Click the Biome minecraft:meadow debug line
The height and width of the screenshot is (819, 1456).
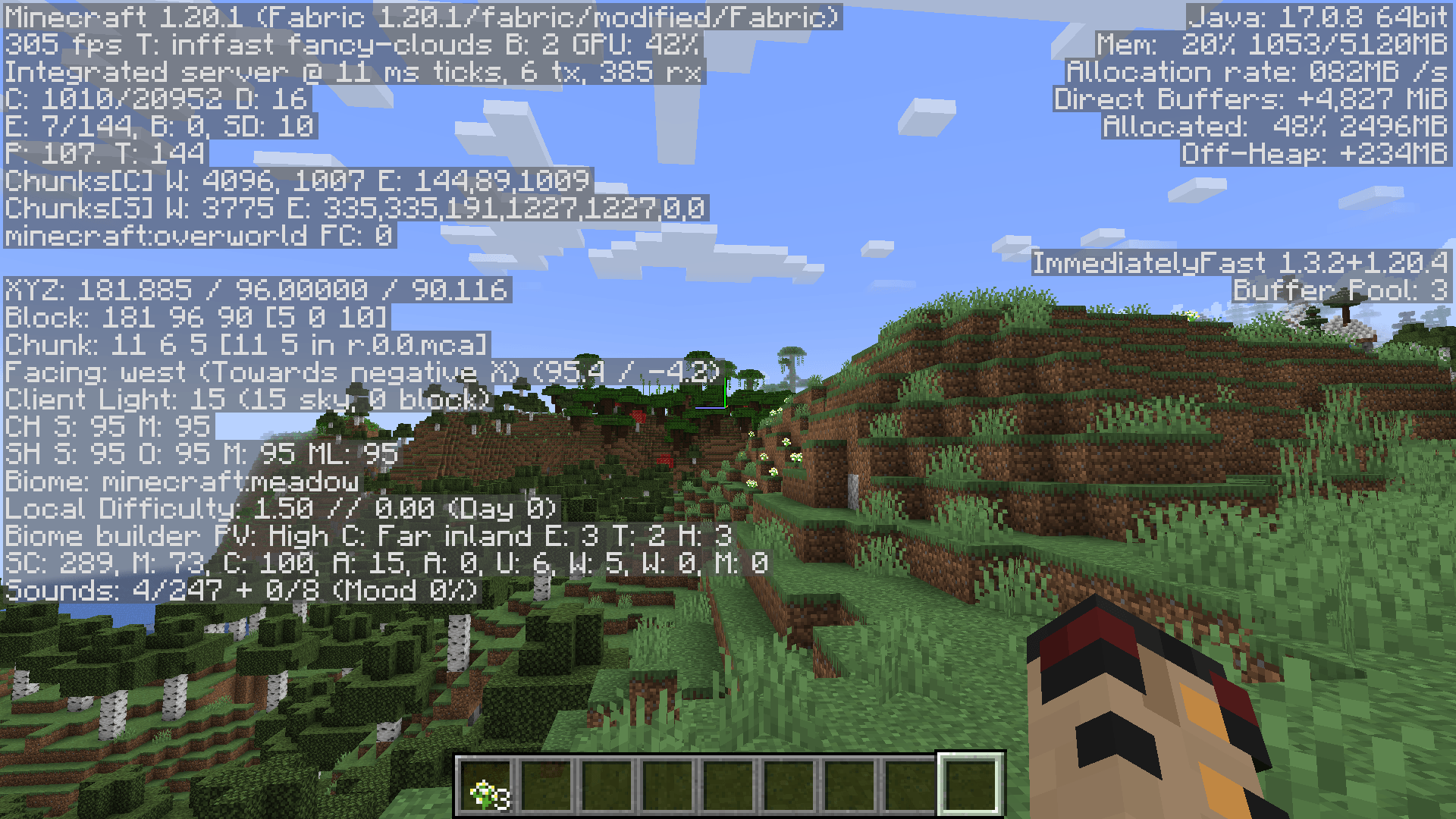182,480
